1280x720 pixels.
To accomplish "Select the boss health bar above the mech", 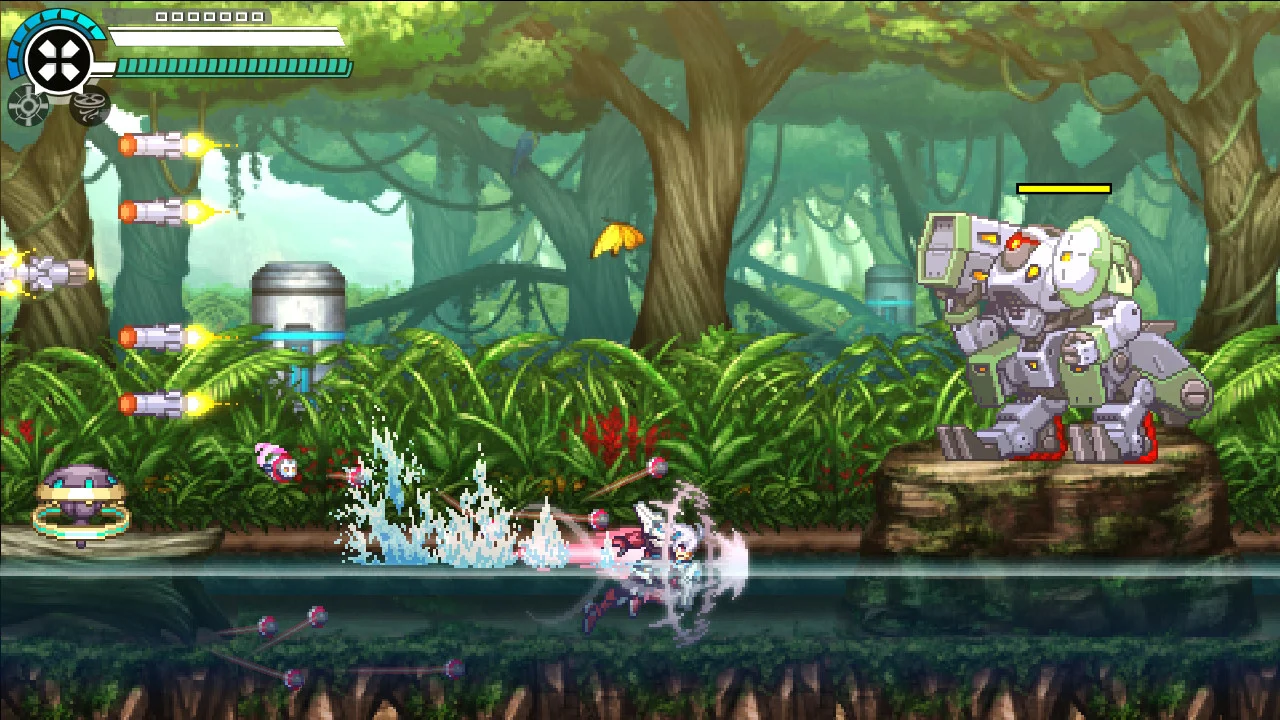I will point(1062,186).
